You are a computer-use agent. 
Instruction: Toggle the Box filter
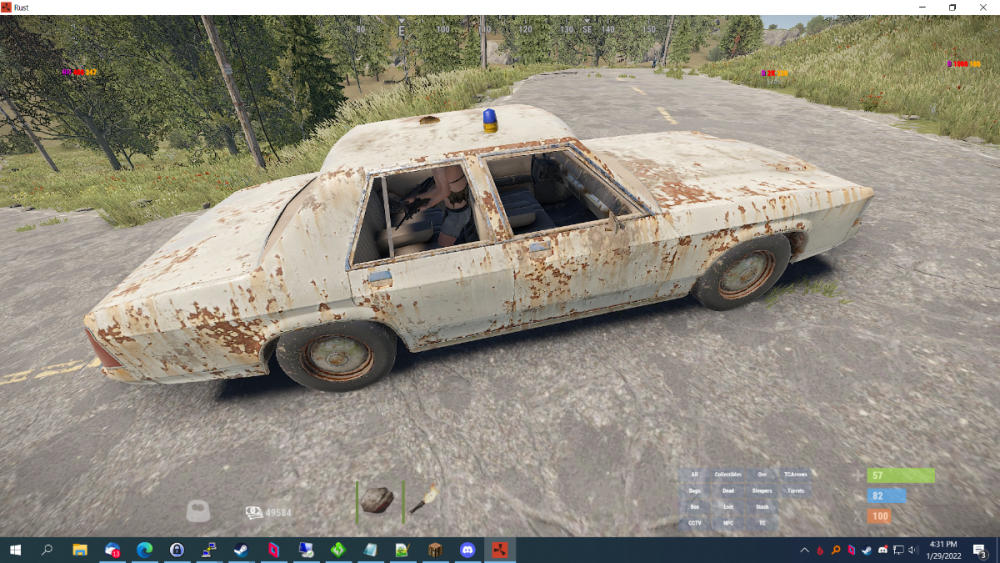694,507
